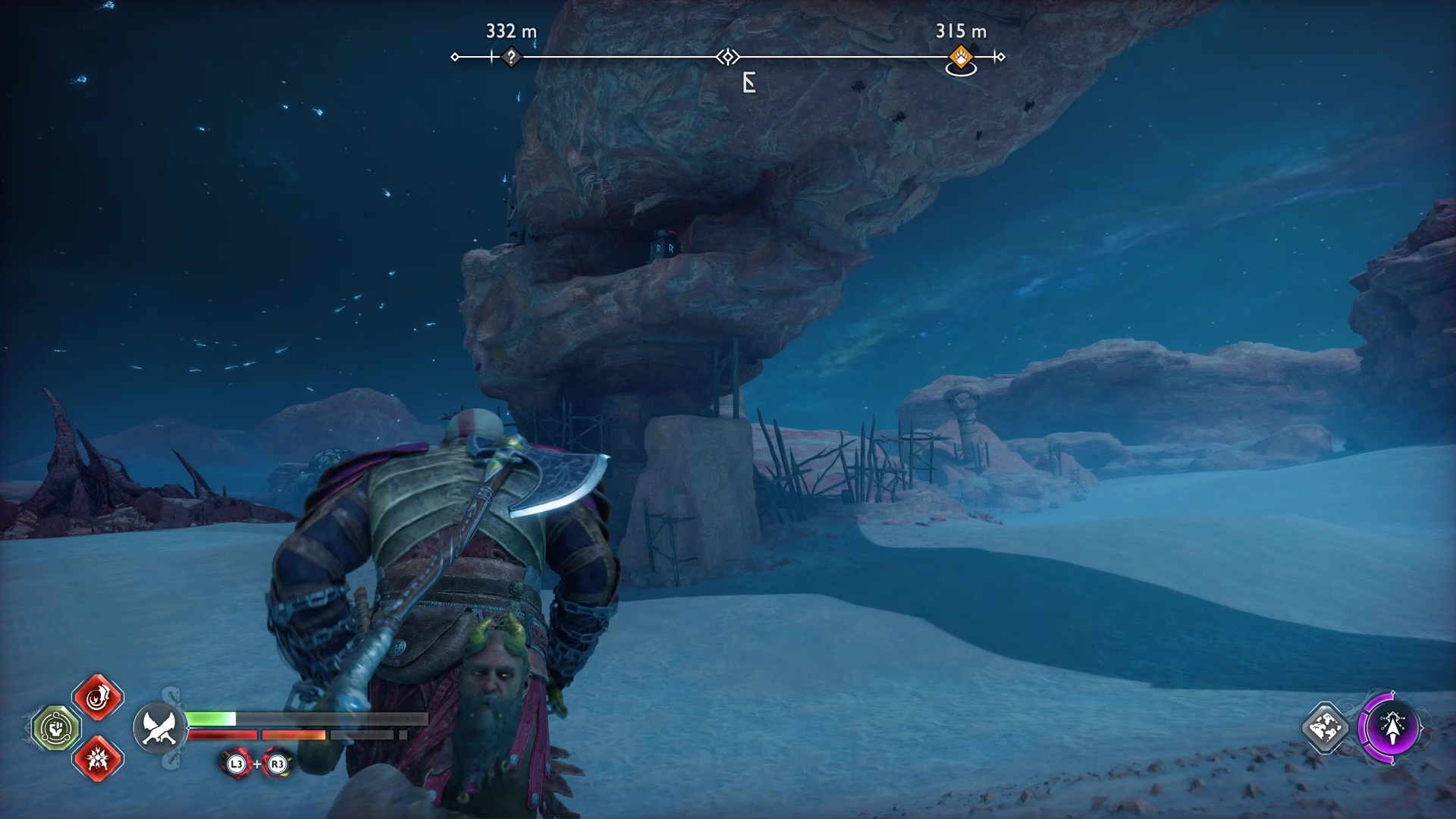Click the dark question-mark marker on compass
The height and width of the screenshot is (819, 1456).
510,56
